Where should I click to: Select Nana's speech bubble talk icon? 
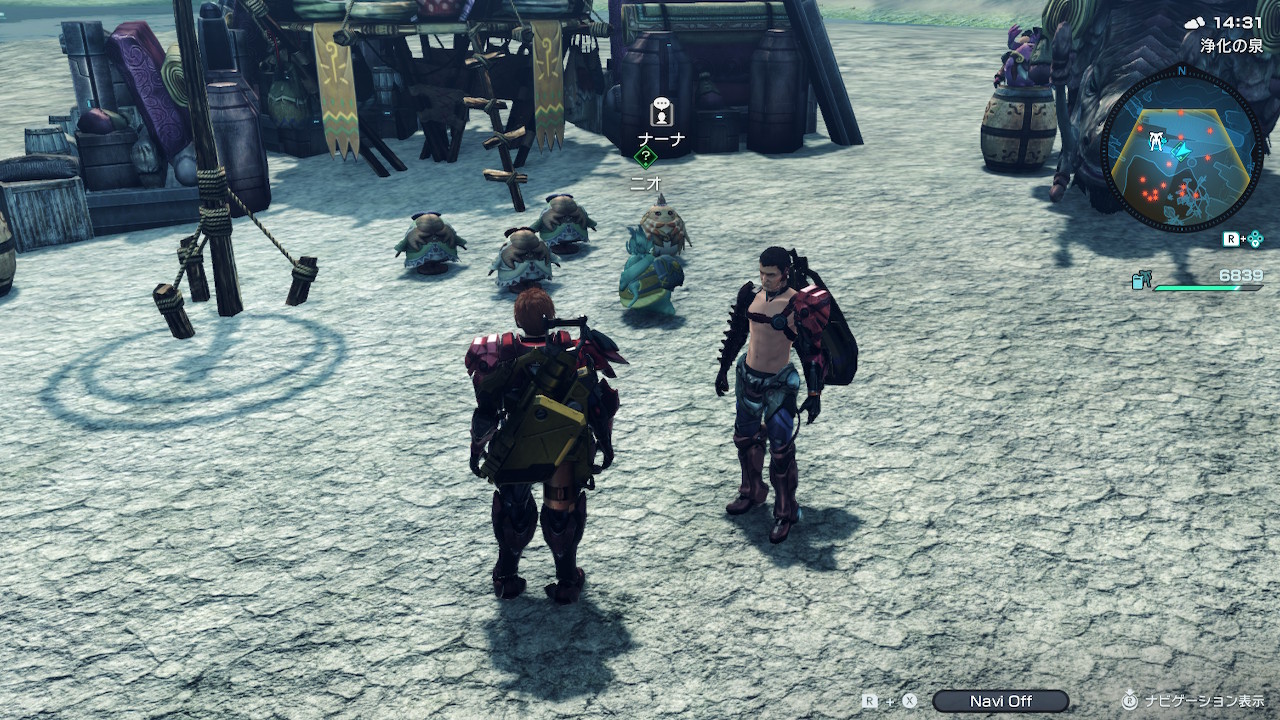click(660, 111)
